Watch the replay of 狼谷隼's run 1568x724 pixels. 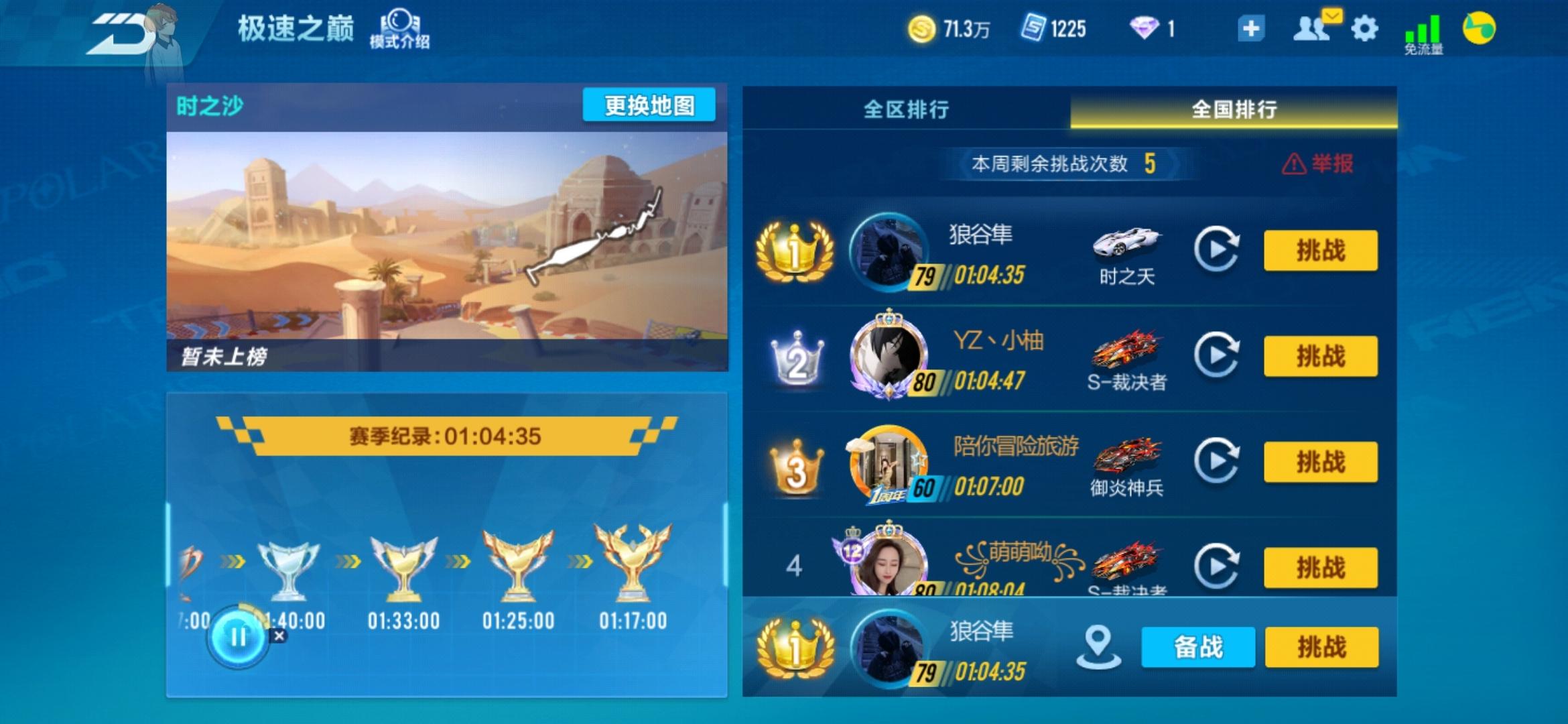(x=1216, y=249)
